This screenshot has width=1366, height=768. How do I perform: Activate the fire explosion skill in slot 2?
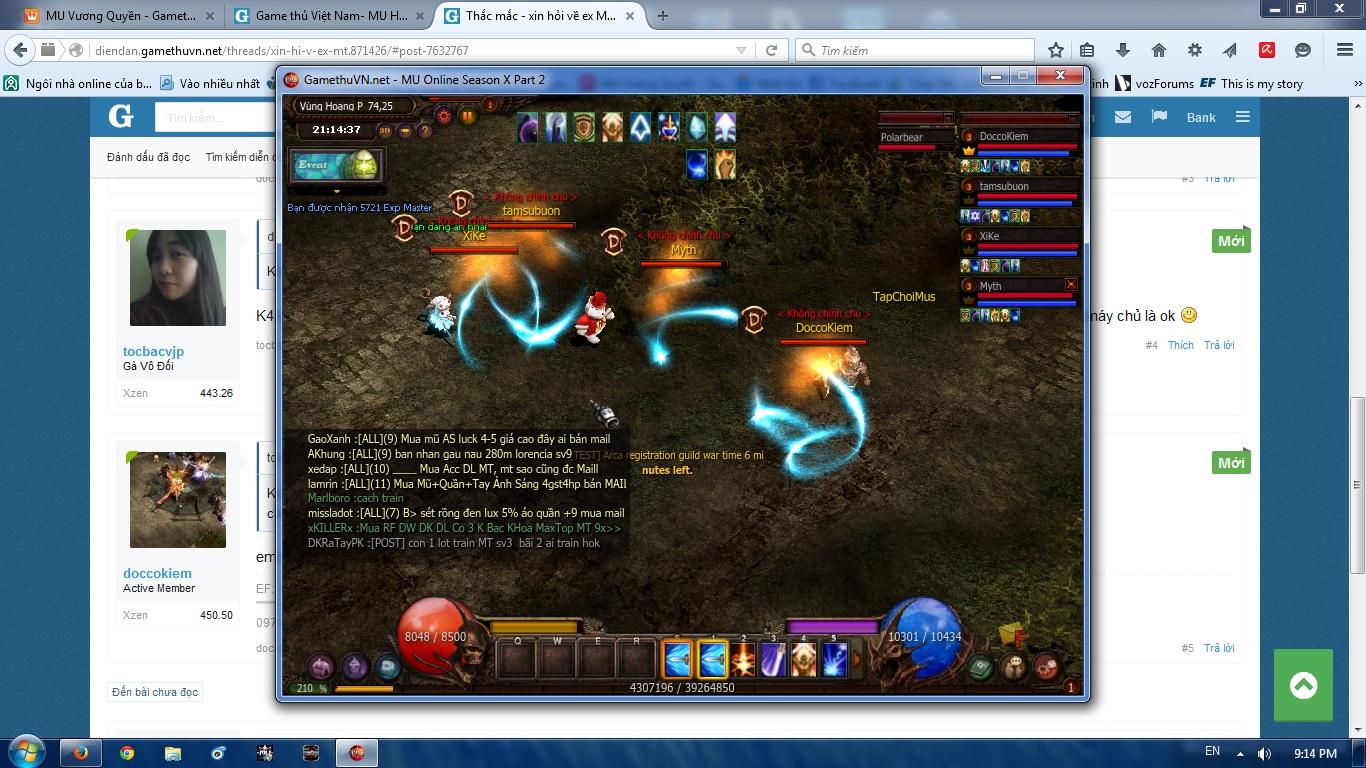tap(742, 660)
